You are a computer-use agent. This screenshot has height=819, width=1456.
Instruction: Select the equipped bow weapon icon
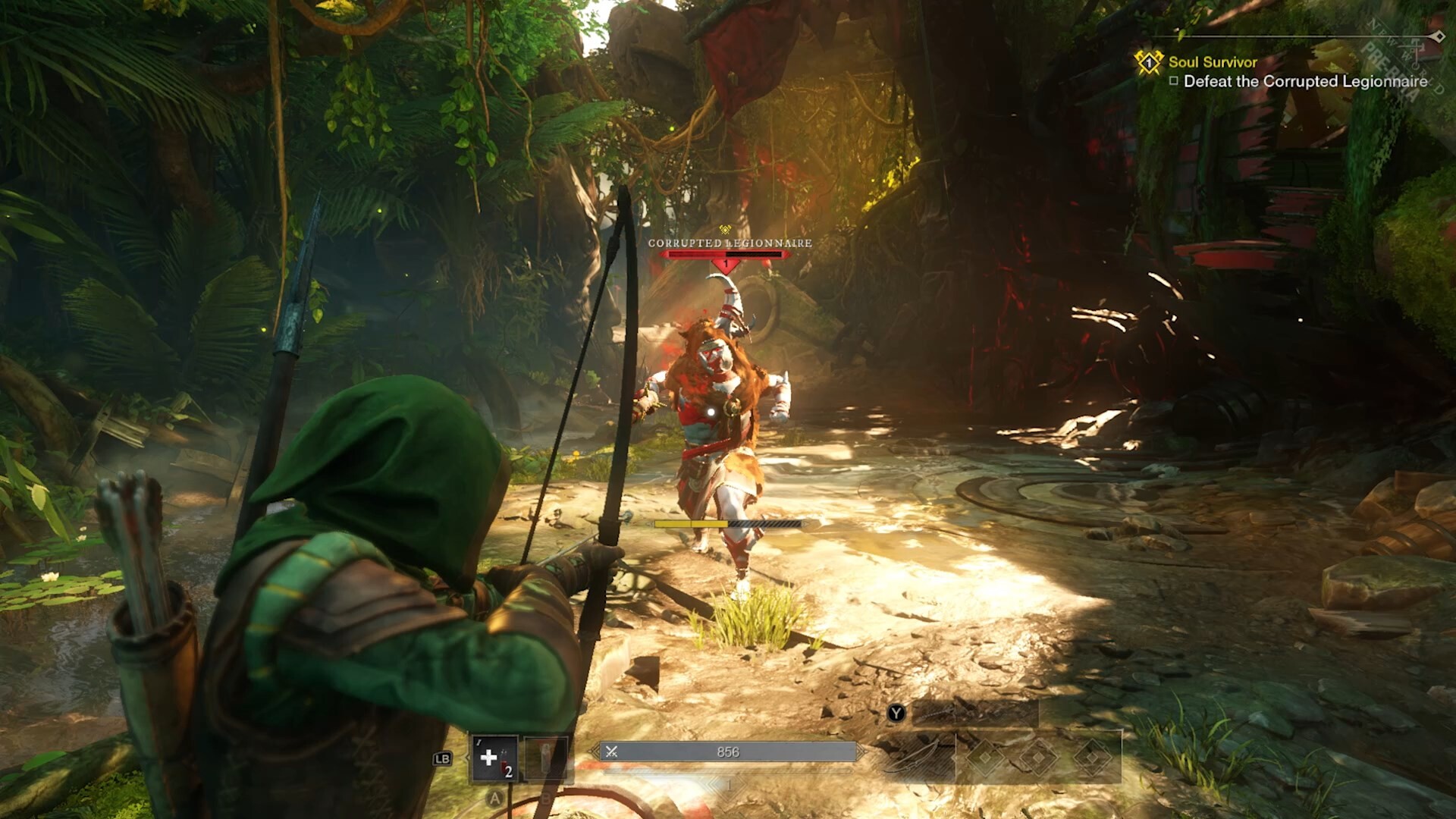pos(916,755)
